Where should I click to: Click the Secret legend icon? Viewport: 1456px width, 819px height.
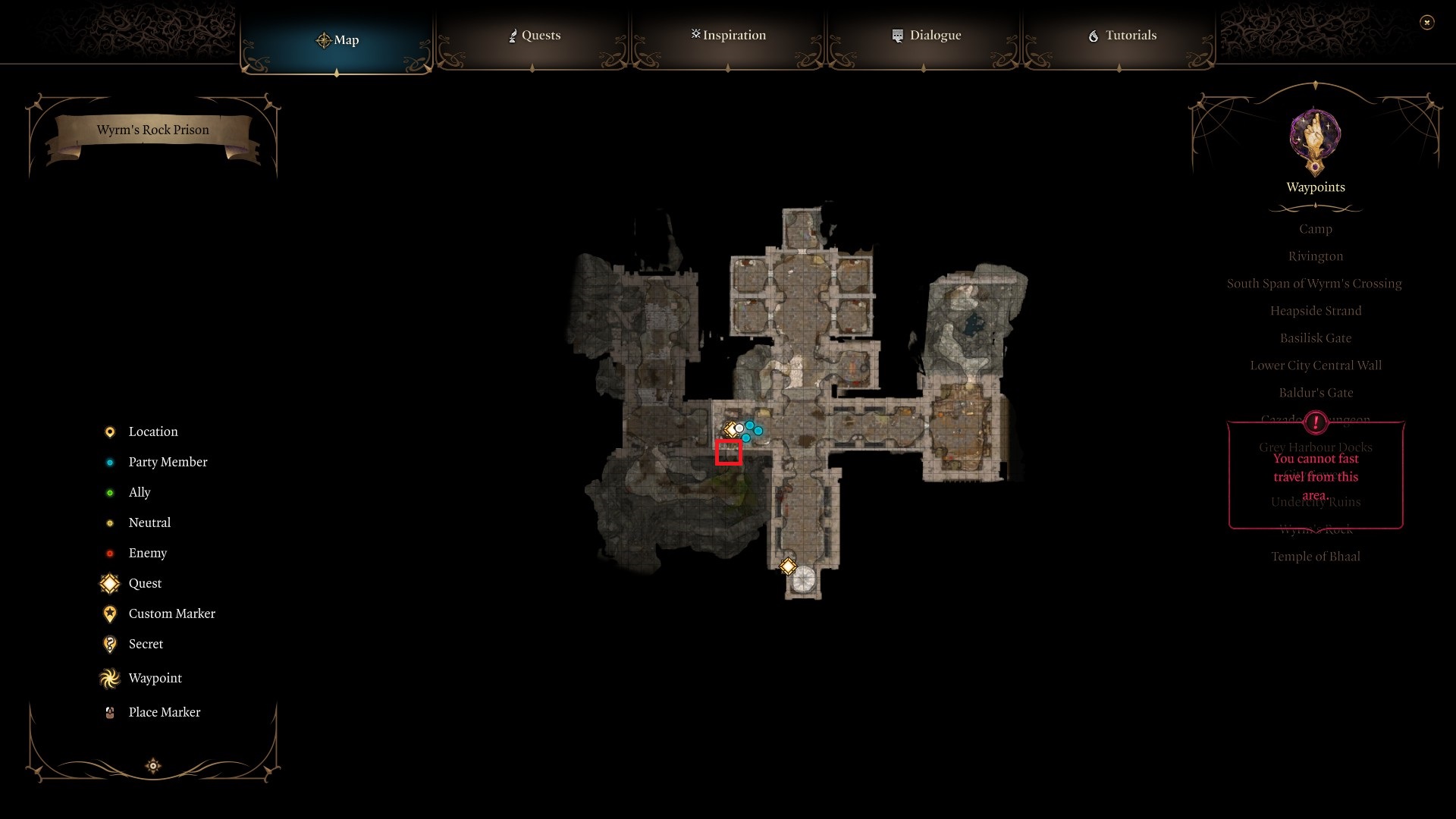pyautogui.click(x=109, y=644)
